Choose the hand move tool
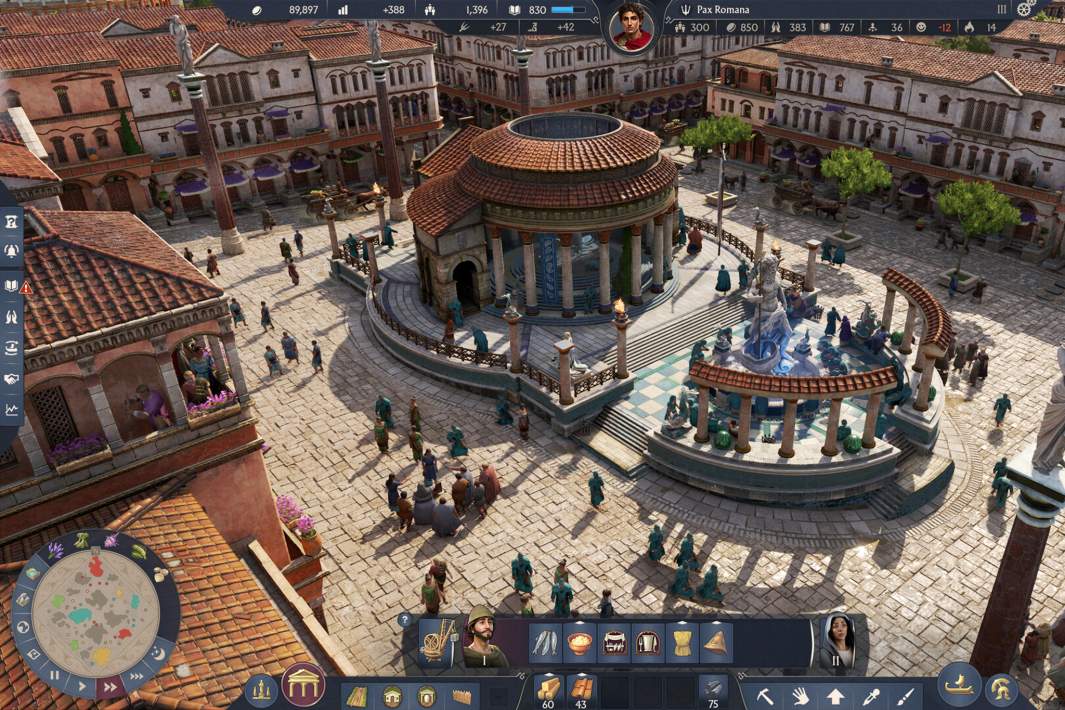The width and height of the screenshot is (1065, 710). pos(800,695)
